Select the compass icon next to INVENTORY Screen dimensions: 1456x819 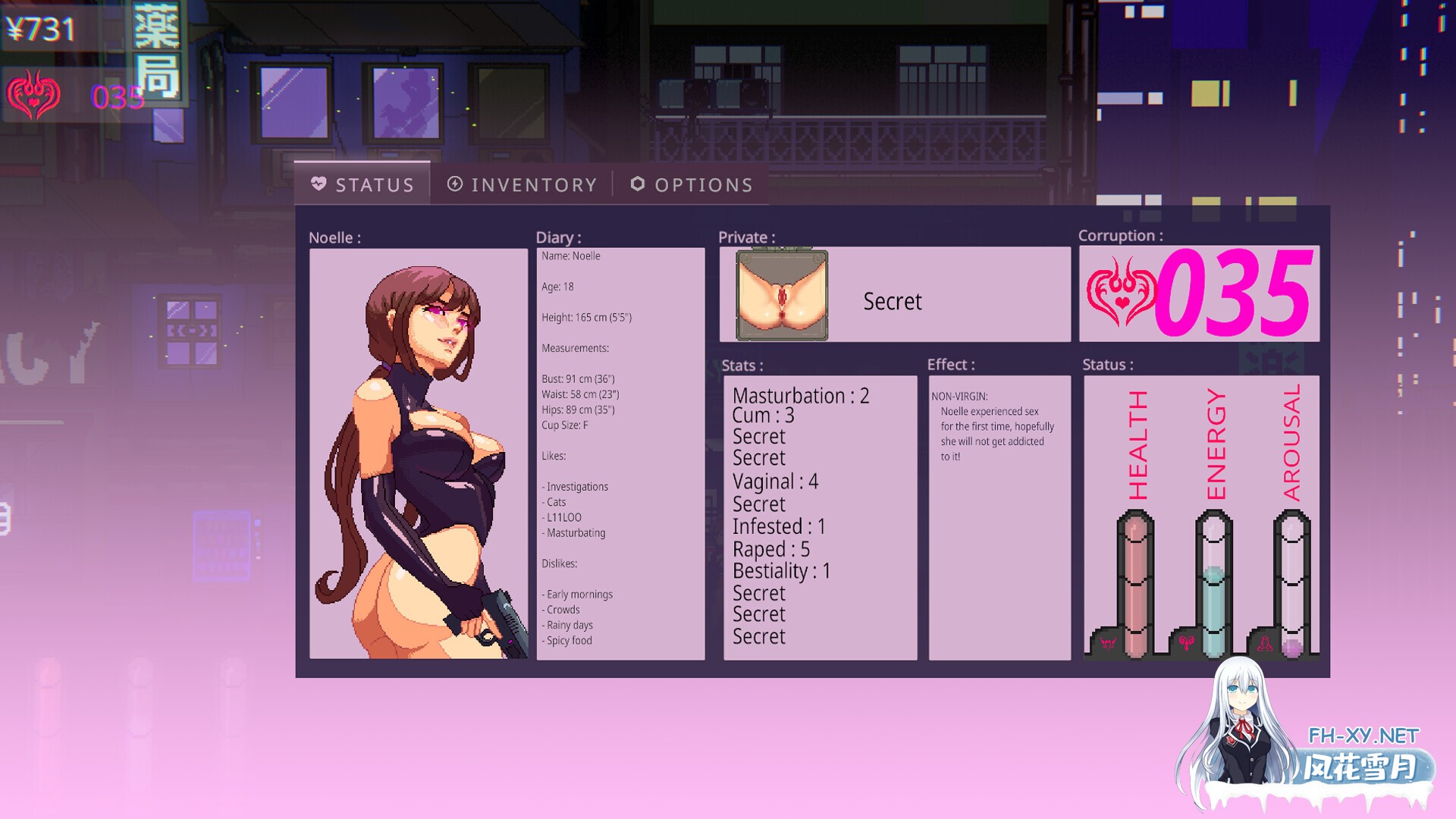coord(454,184)
